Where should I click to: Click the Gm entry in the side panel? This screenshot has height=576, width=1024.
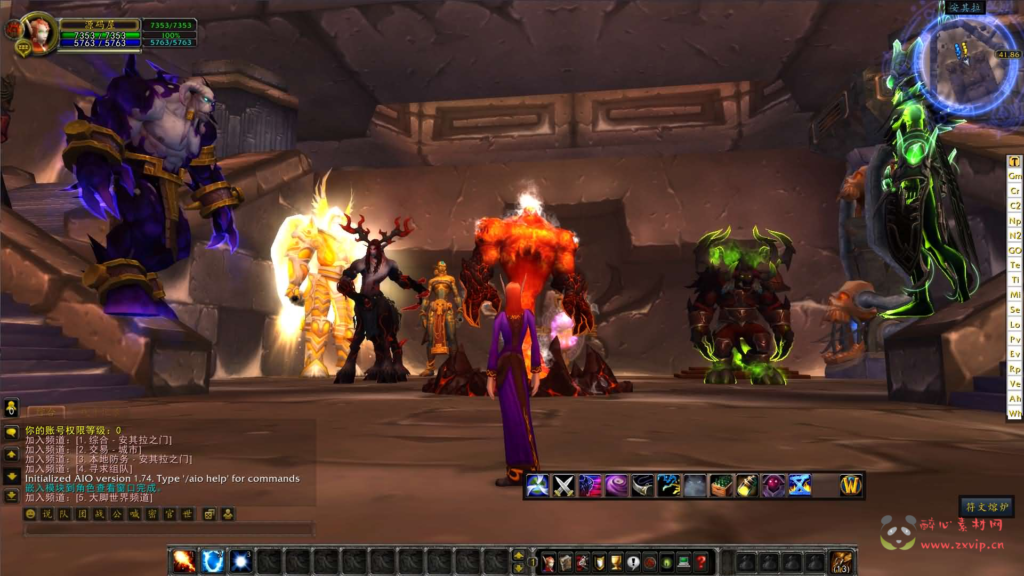tap(1015, 176)
